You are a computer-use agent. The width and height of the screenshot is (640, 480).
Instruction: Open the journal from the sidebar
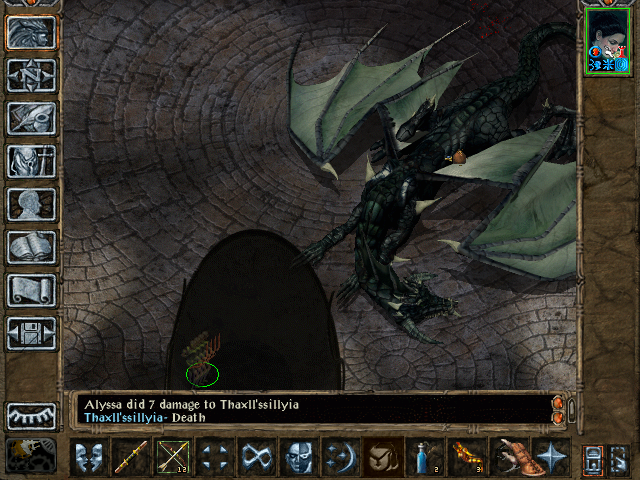click(31, 117)
